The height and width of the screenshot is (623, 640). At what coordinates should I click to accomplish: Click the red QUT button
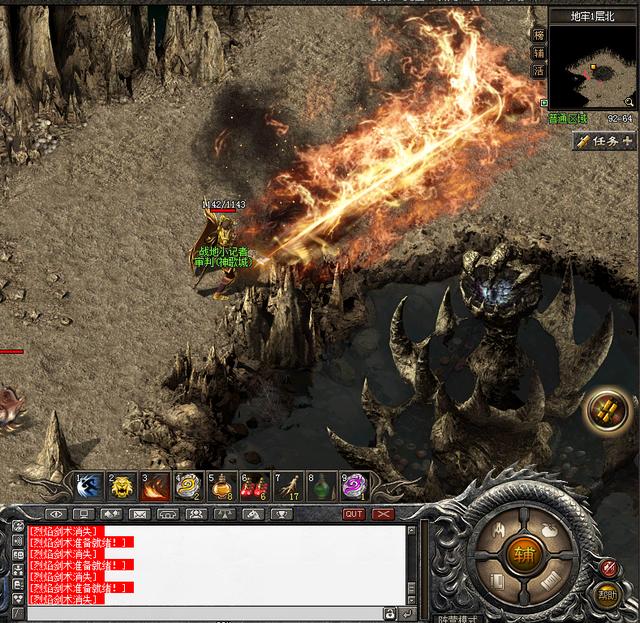(354, 514)
